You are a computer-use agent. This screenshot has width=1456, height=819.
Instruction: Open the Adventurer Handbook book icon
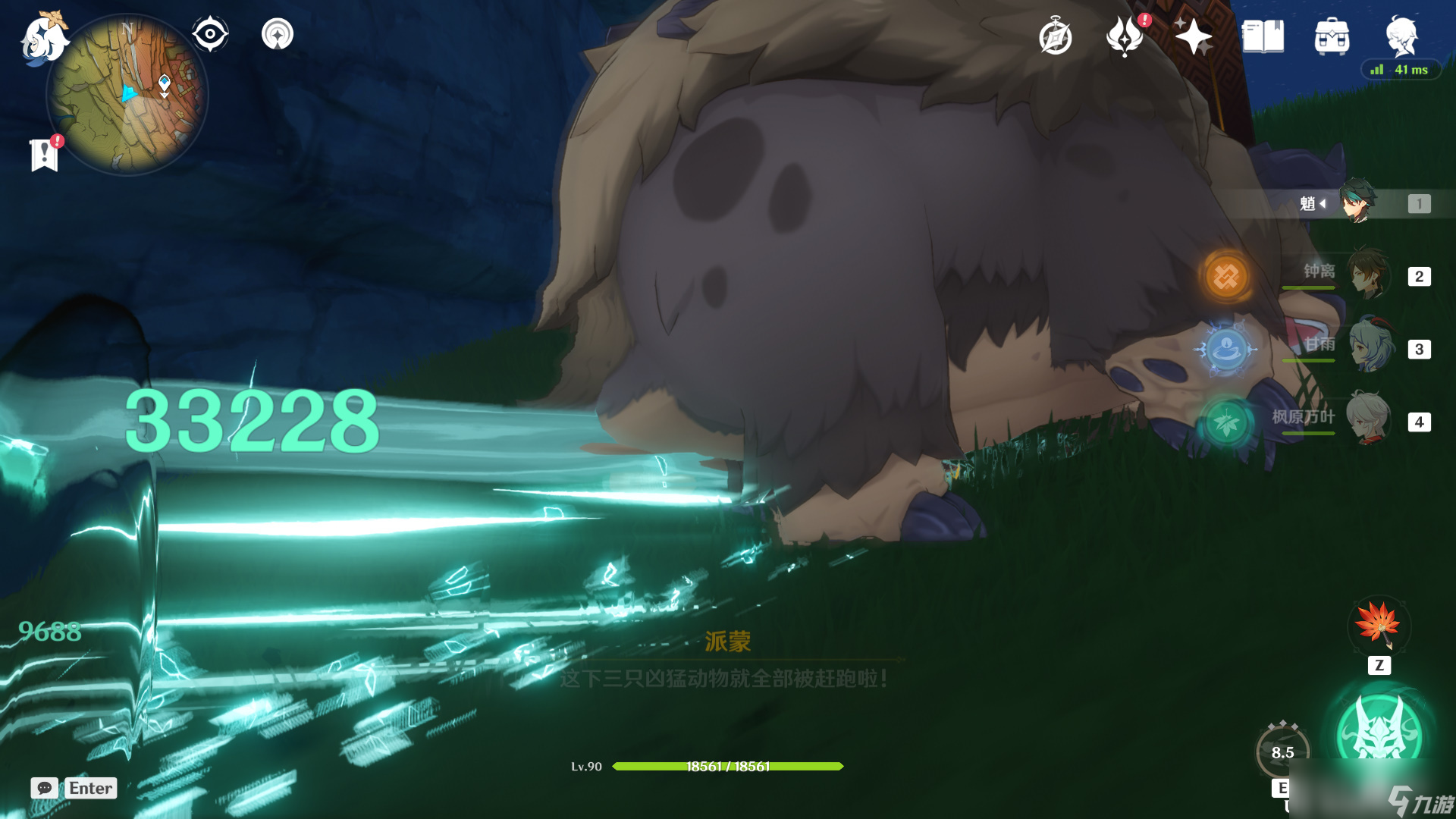point(1263,36)
